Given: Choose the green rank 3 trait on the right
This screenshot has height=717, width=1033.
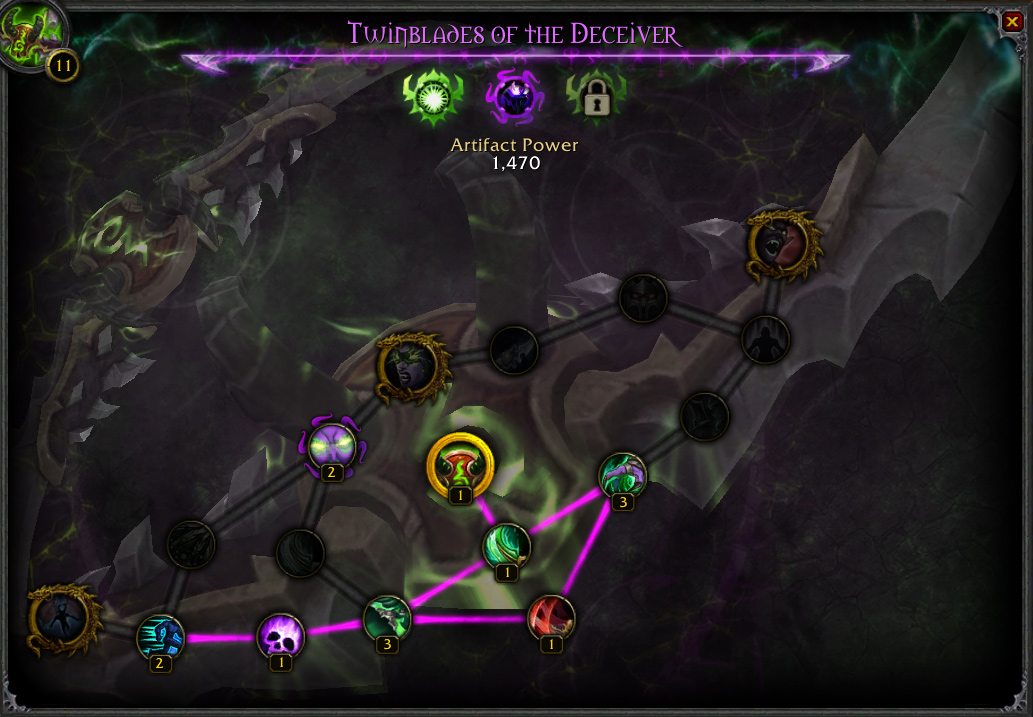Looking at the screenshot, I should coord(622,476).
